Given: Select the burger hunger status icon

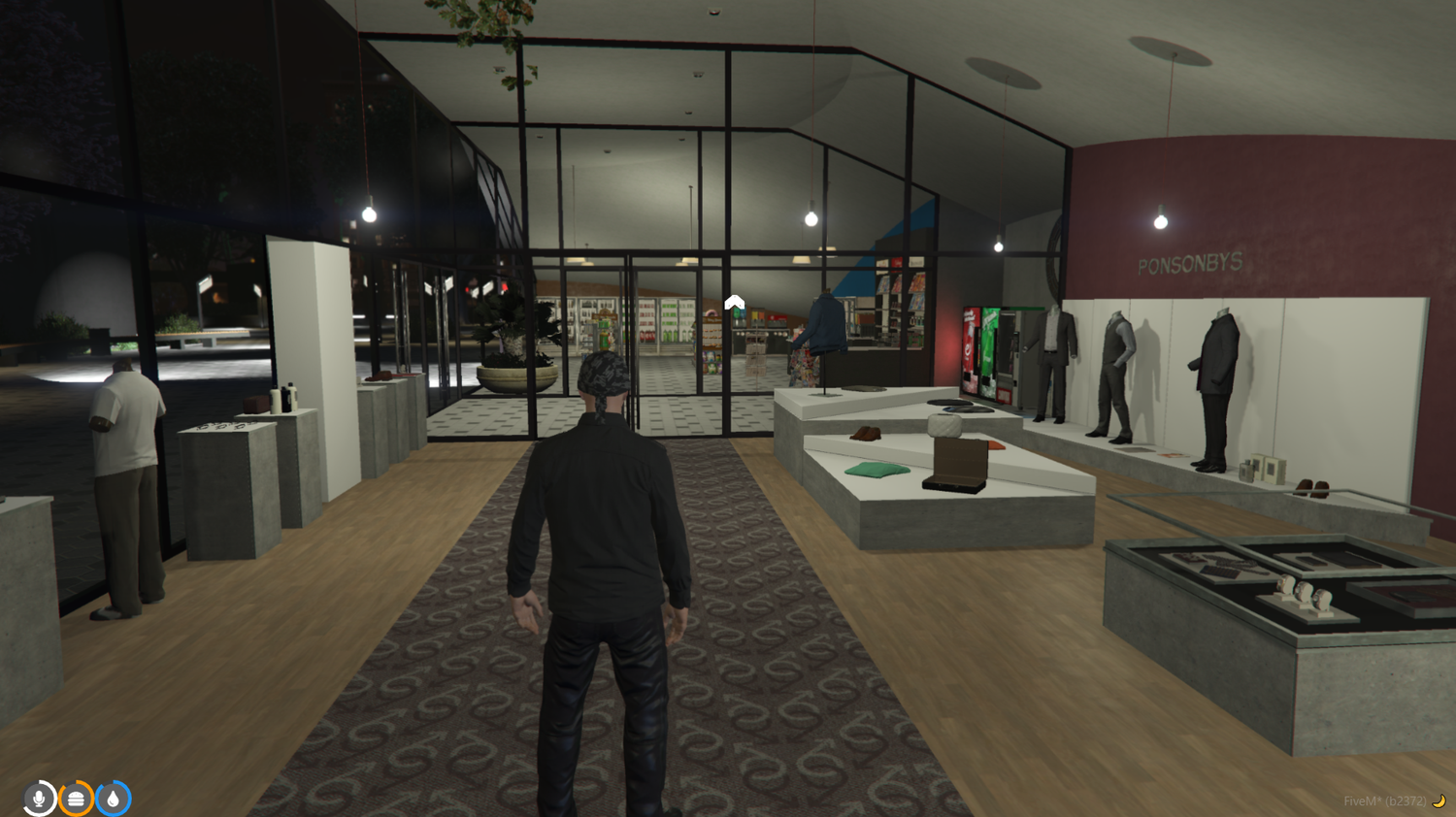Looking at the screenshot, I should [x=76, y=797].
